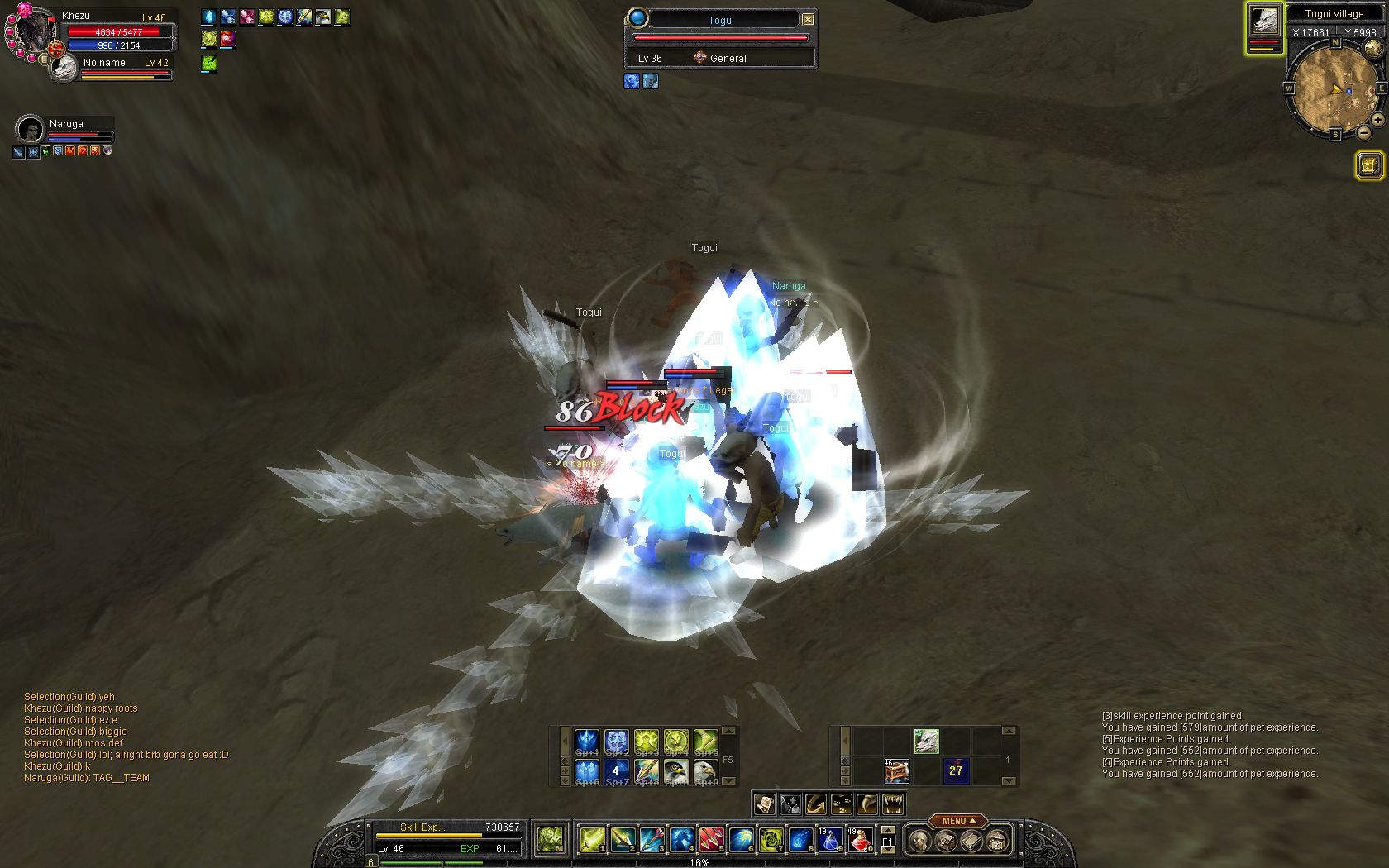
Task: Use the ice crystal skill labeled Sp+1
Action: pos(587,742)
